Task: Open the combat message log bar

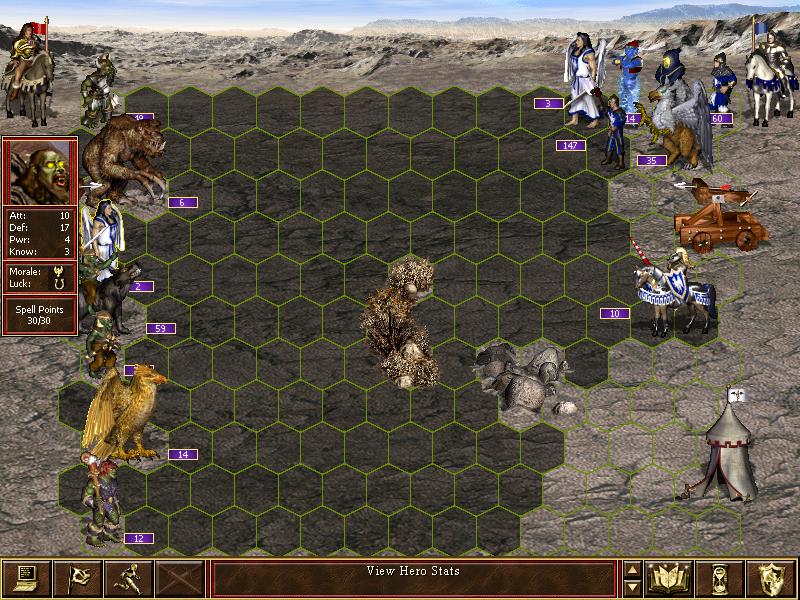Action: [413, 578]
